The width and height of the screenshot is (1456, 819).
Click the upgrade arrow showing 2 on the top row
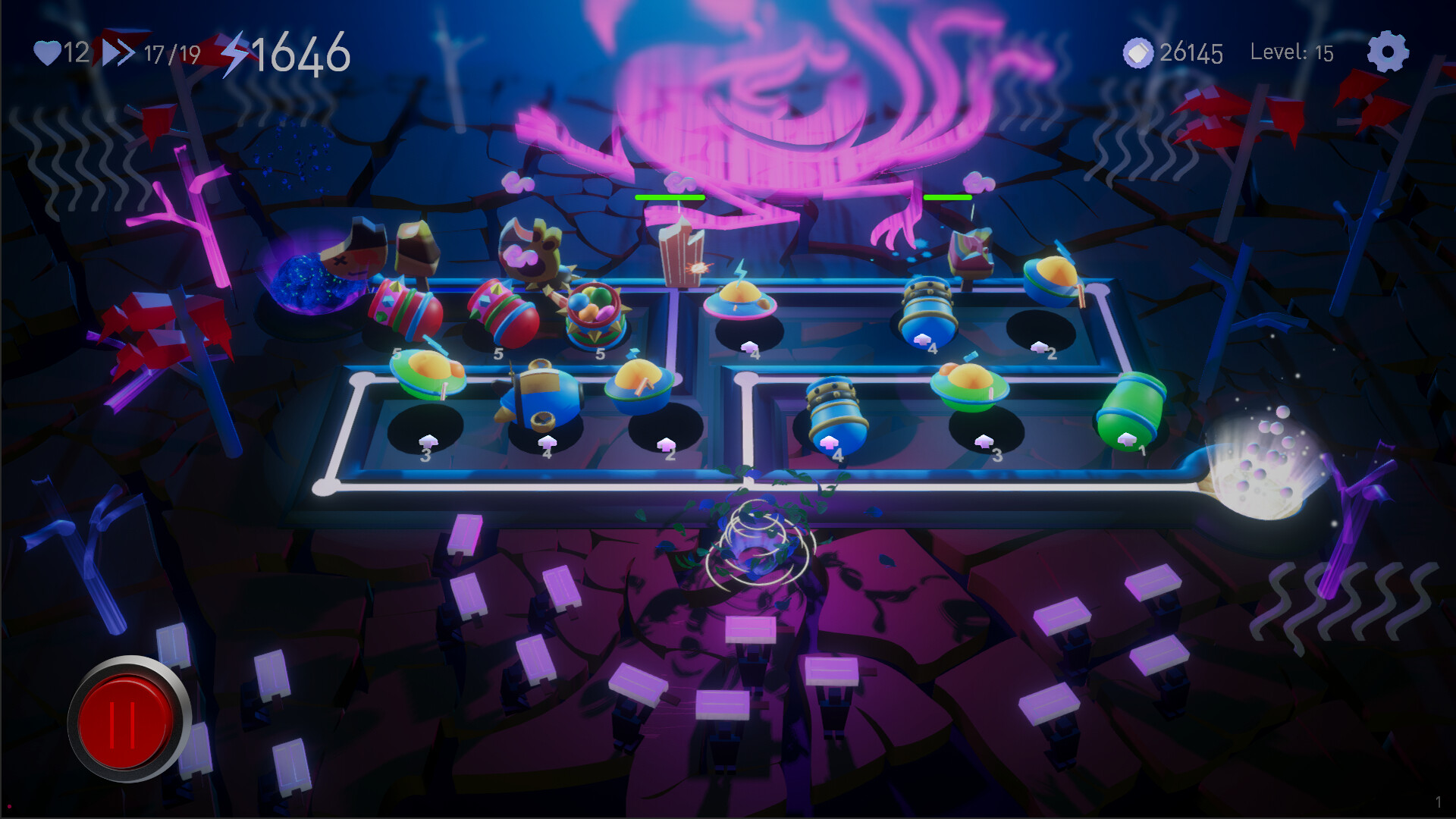(1040, 347)
